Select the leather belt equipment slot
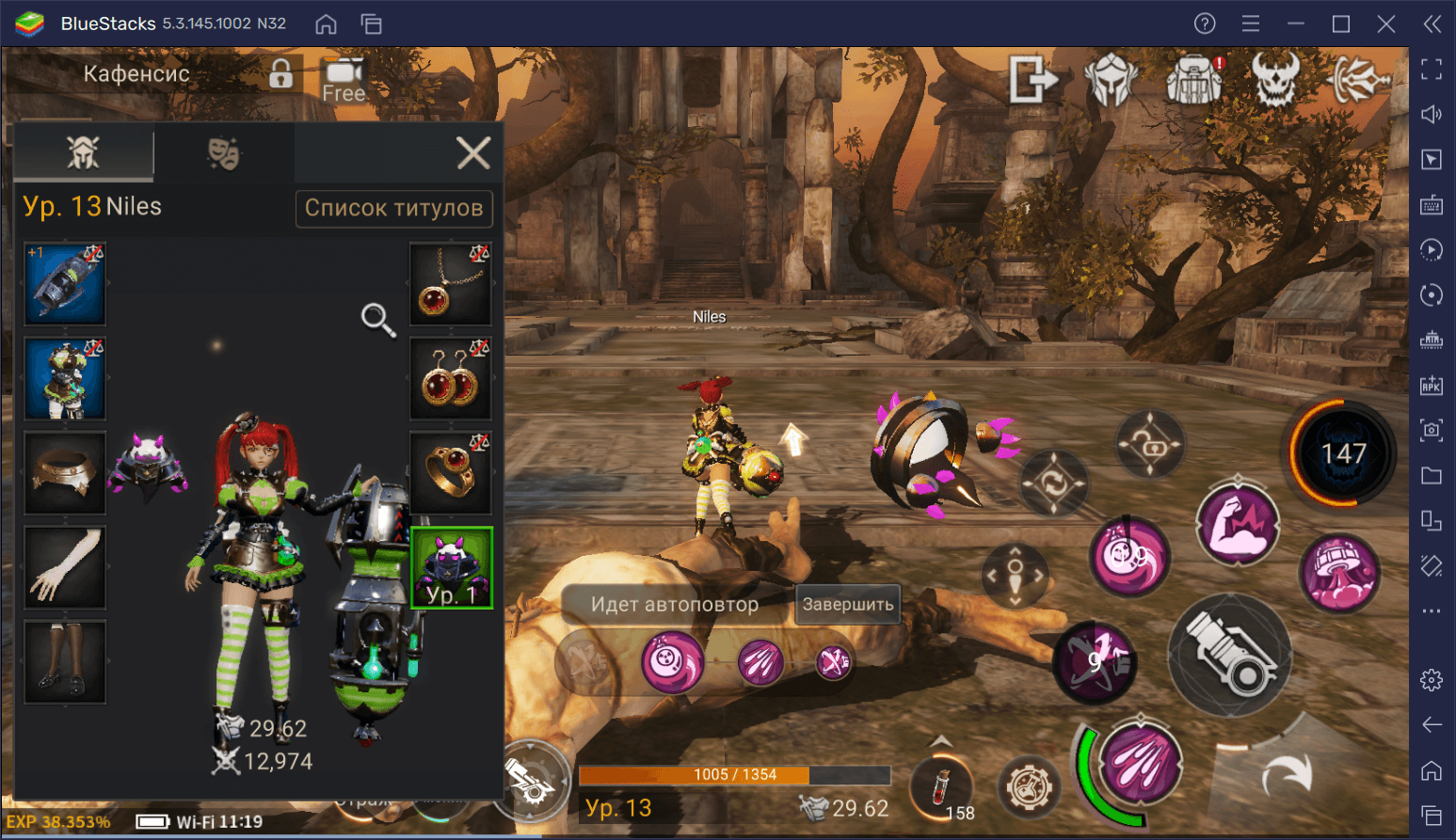Image resolution: width=1456 pixels, height=840 pixels. coord(65,472)
